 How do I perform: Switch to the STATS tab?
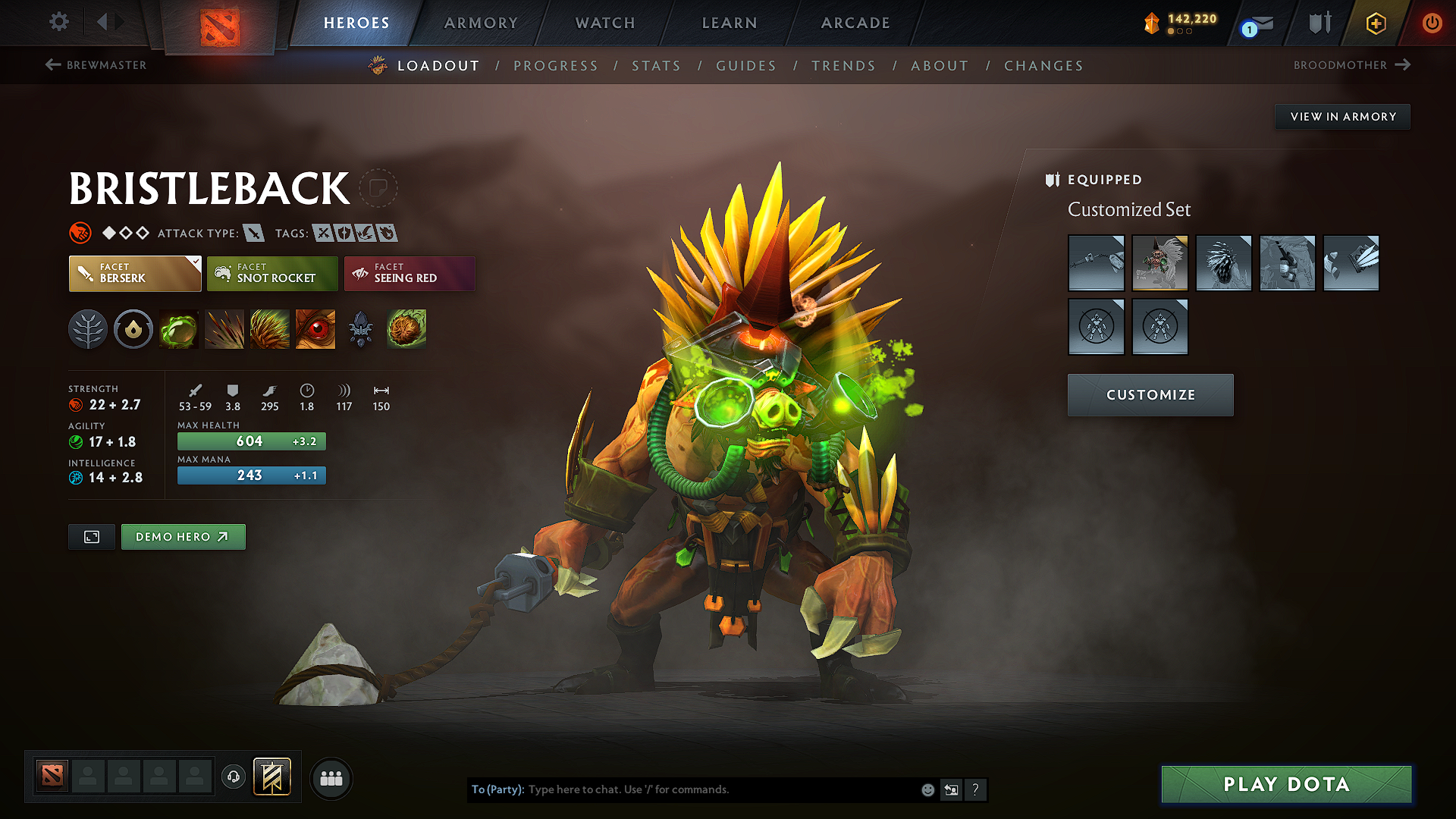click(656, 66)
